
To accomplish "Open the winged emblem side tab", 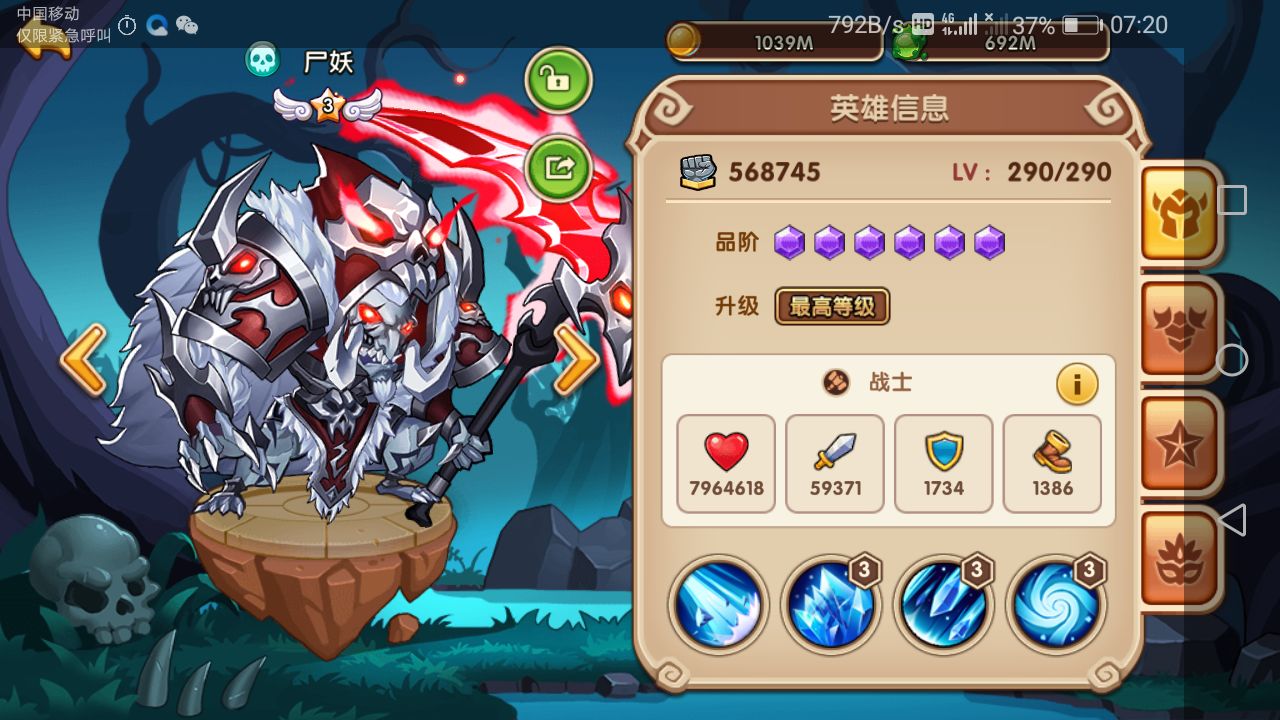I will coord(1180,330).
